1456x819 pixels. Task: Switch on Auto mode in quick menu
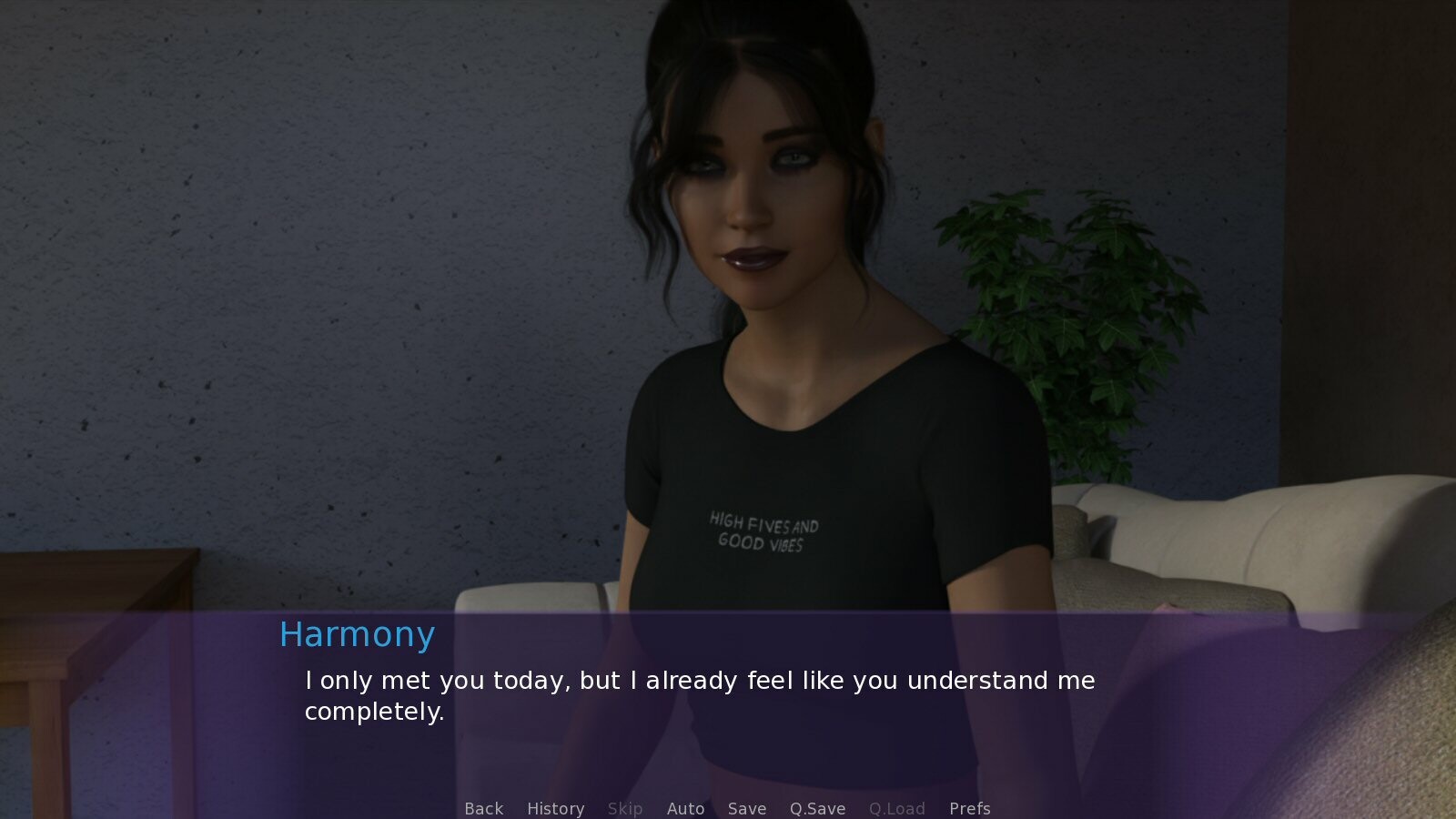tap(686, 808)
